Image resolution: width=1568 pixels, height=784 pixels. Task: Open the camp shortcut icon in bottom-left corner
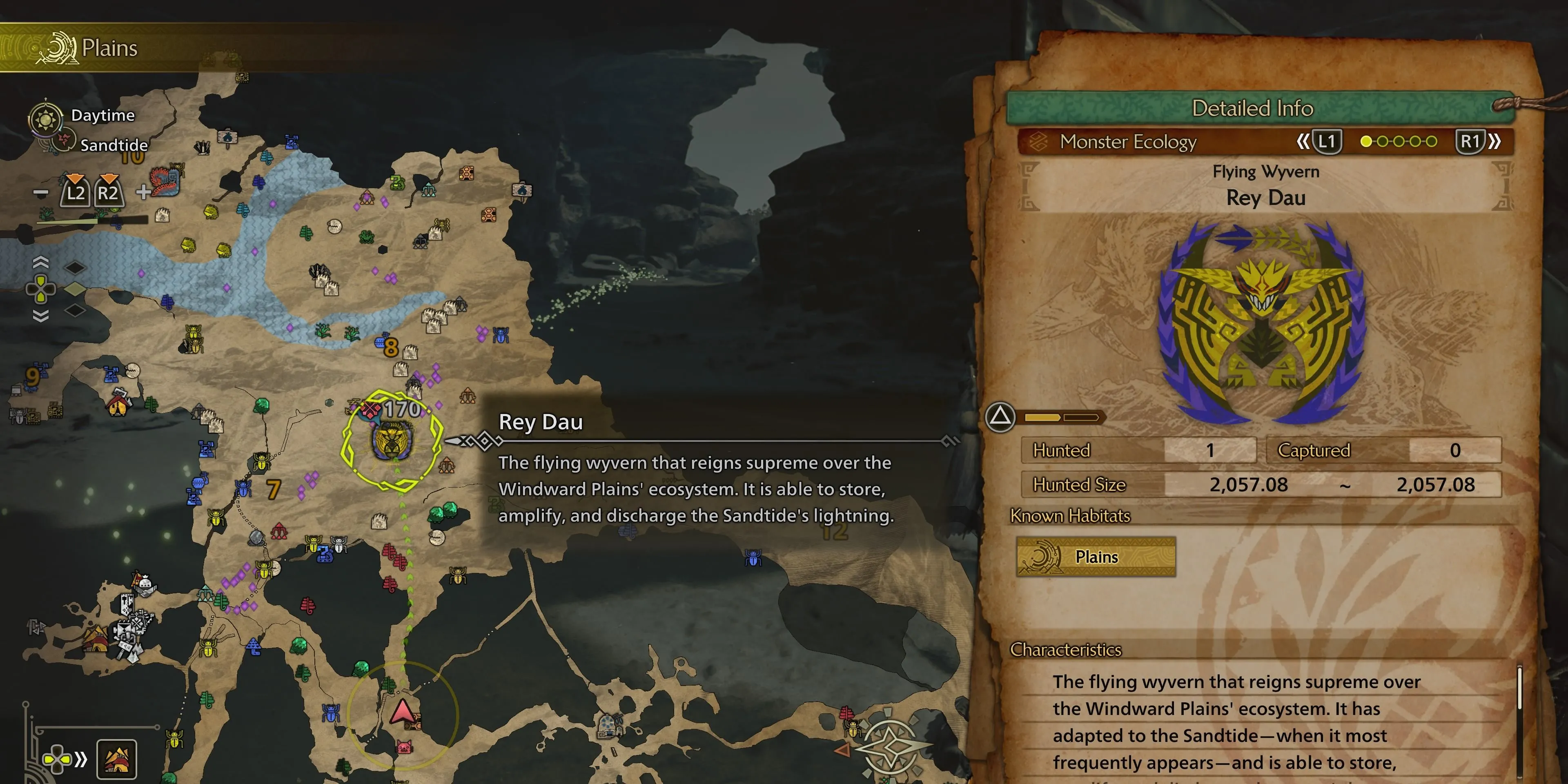click(117, 759)
